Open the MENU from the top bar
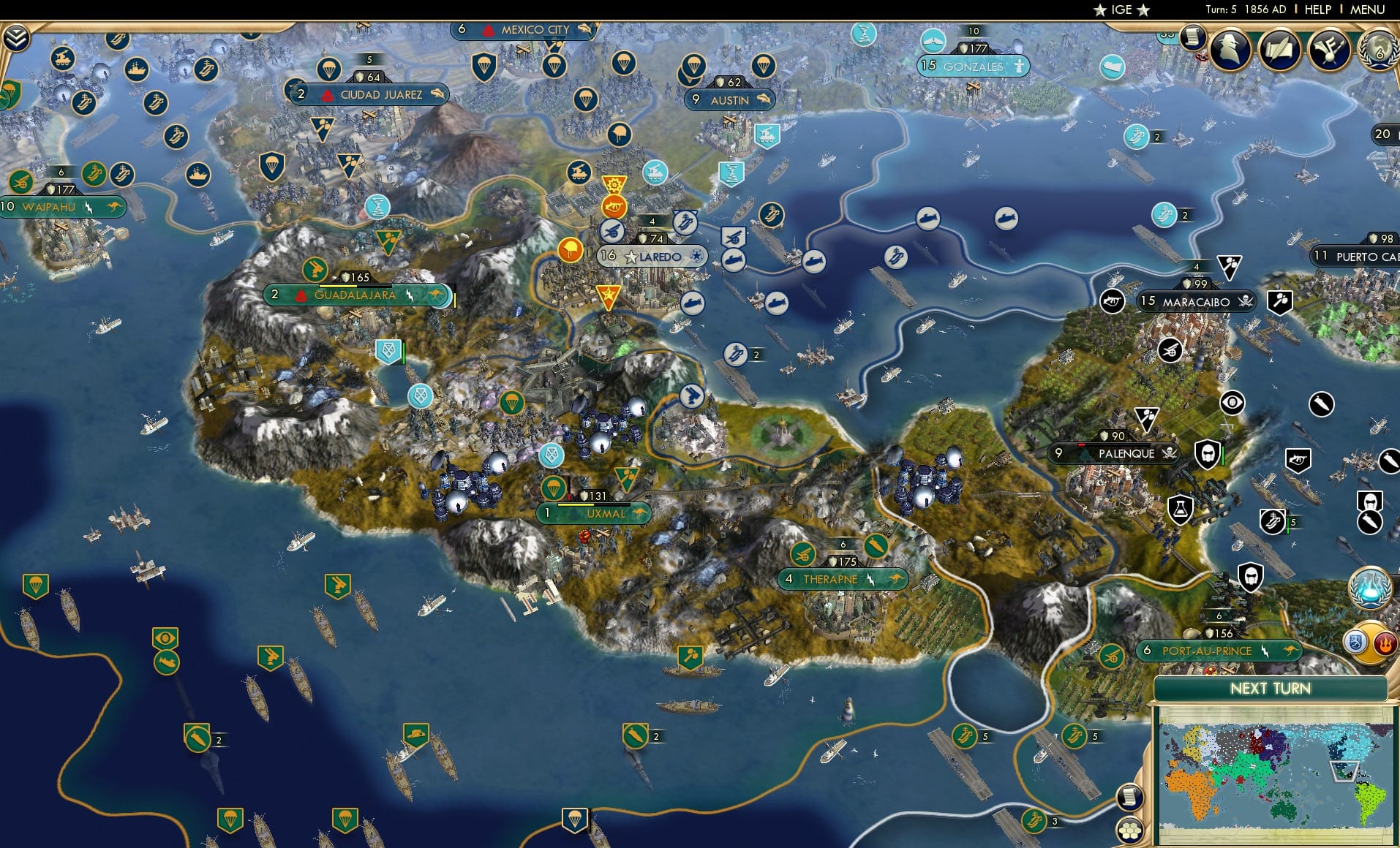Viewport: 1400px width, 848px height. (1366, 10)
